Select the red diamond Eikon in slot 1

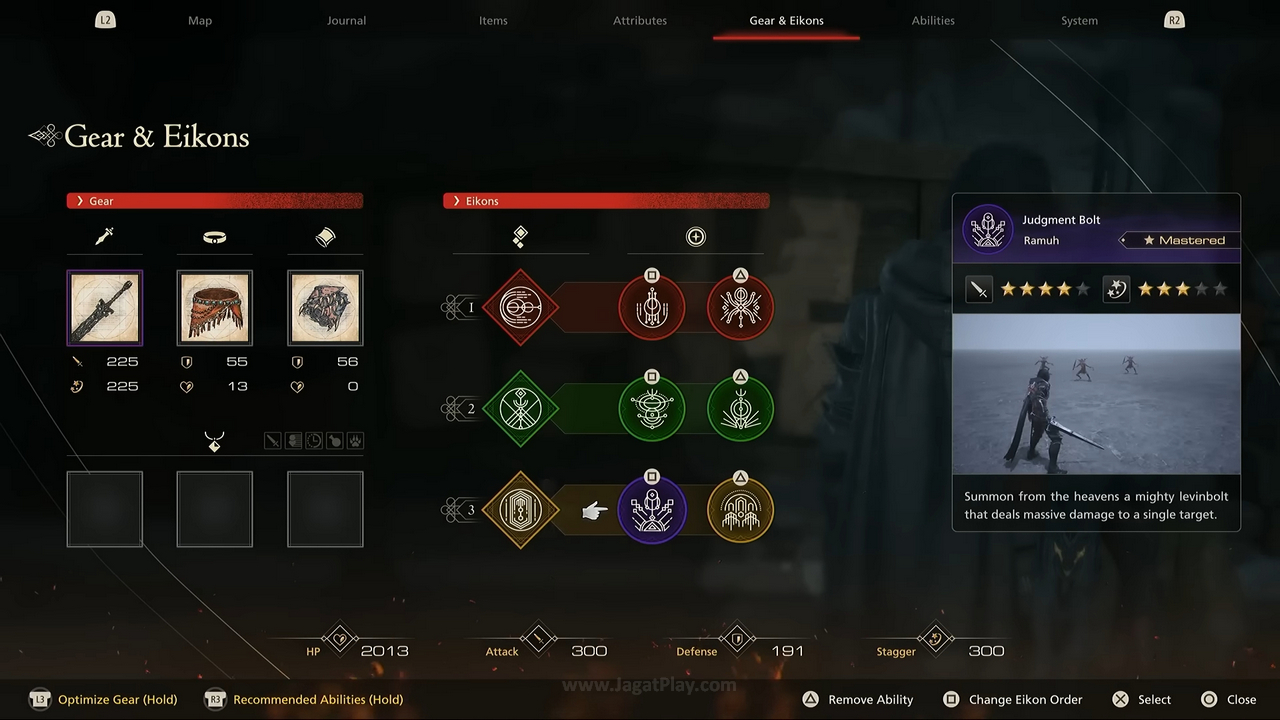[520, 307]
